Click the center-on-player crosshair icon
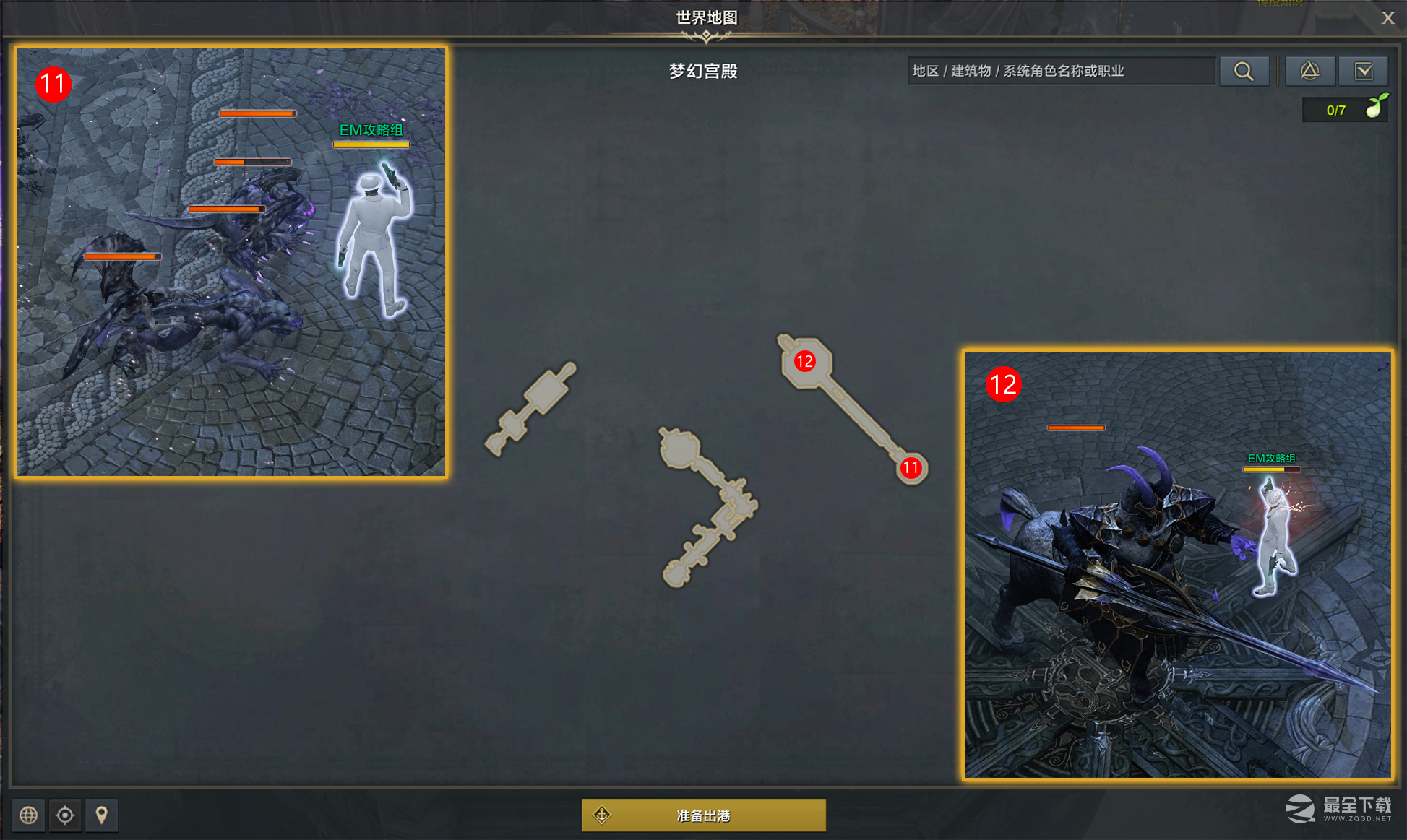The image size is (1407, 840). (65, 815)
